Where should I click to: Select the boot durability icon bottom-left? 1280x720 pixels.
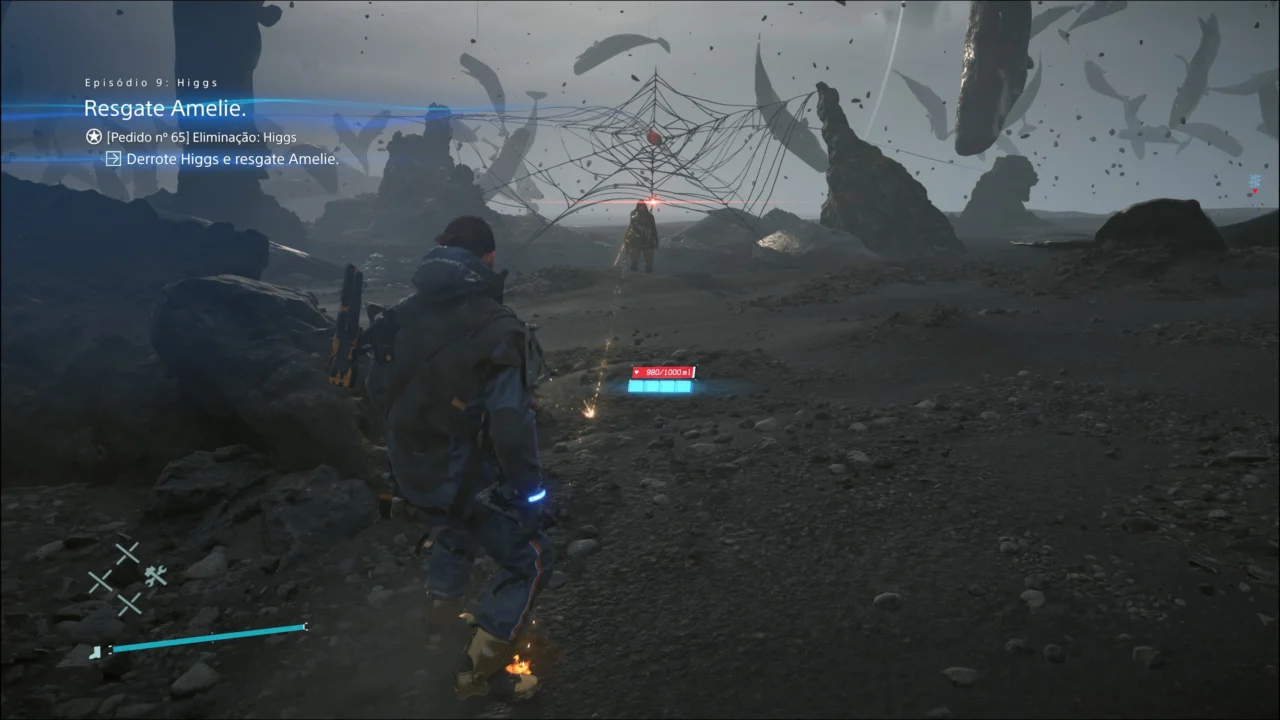[x=95, y=653]
